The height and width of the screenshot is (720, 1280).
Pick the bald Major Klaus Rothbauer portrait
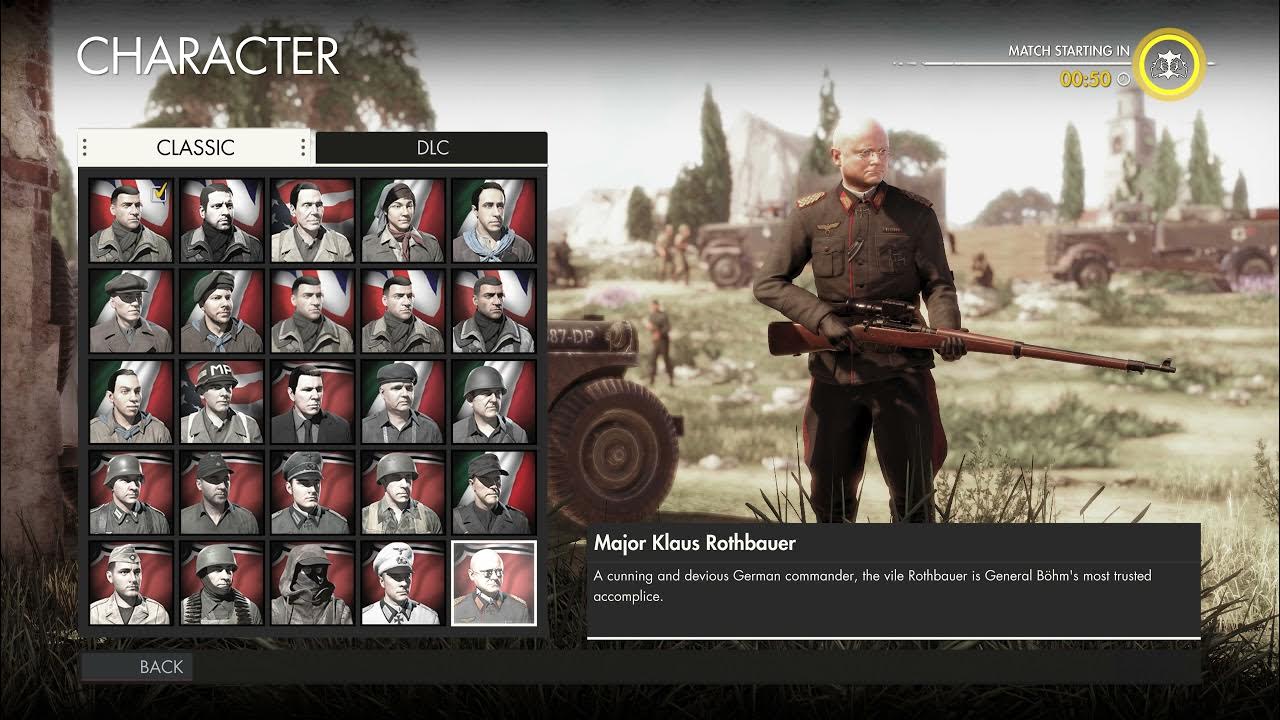(494, 584)
